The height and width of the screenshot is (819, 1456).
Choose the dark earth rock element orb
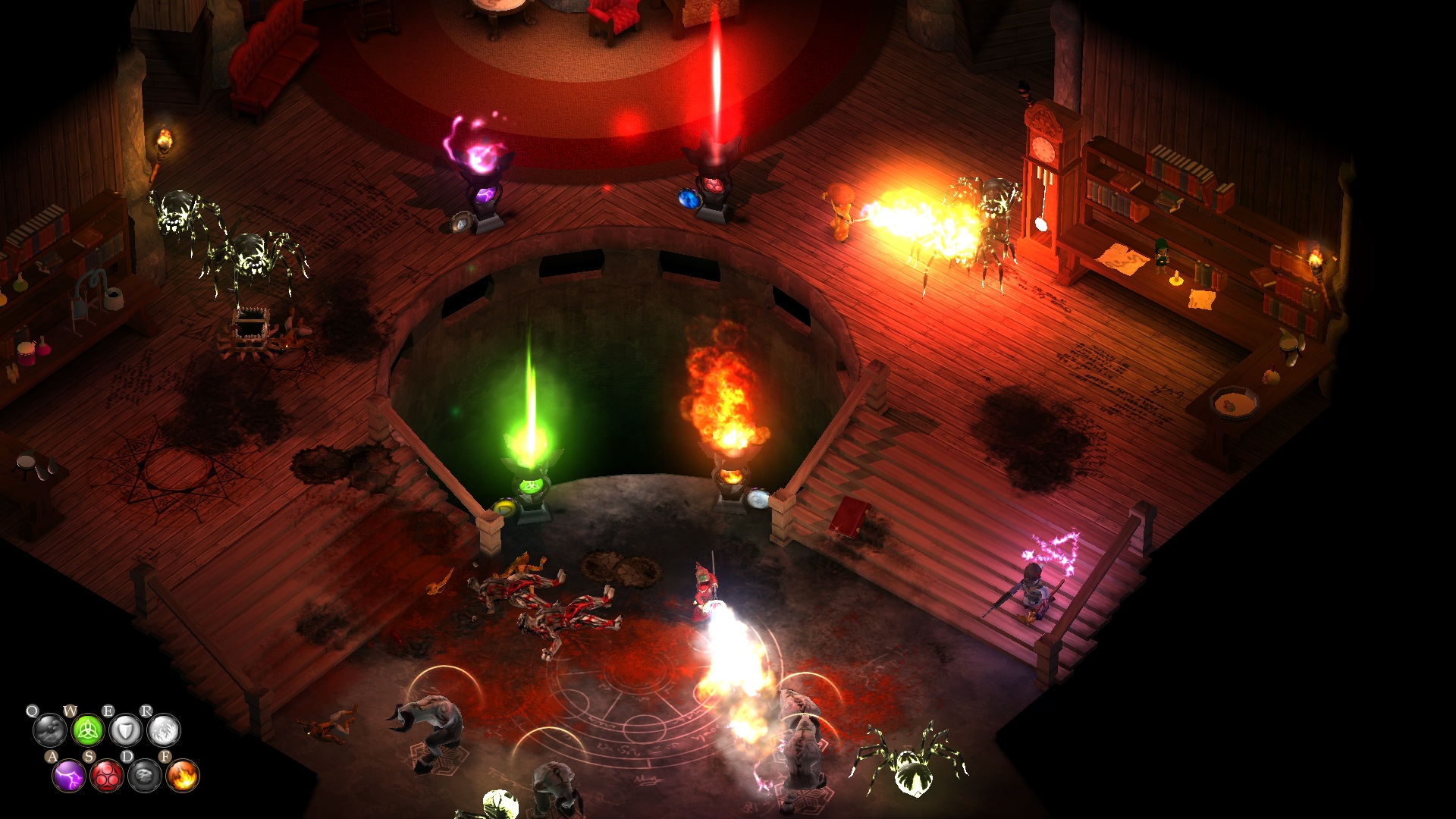tap(145, 776)
